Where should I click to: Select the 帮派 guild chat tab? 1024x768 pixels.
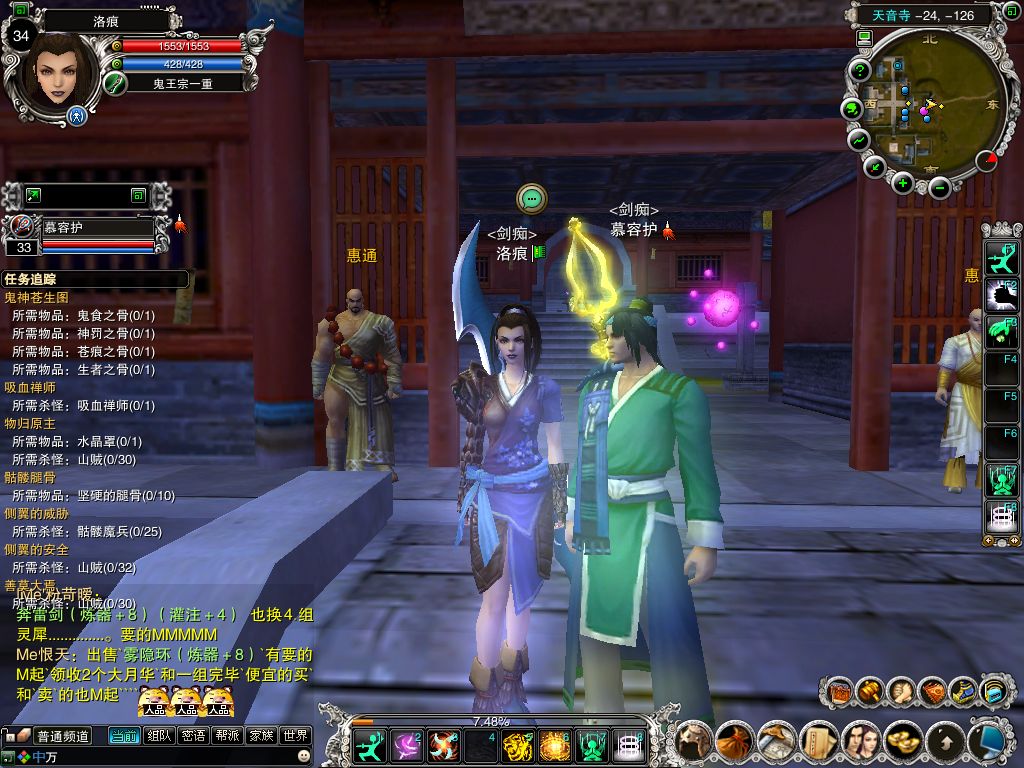click(227, 736)
